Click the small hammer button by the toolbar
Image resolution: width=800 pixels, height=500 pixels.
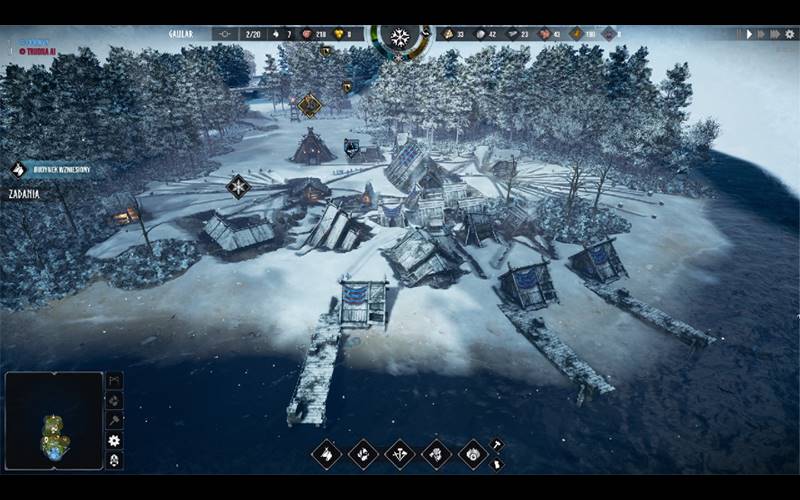click(x=497, y=445)
